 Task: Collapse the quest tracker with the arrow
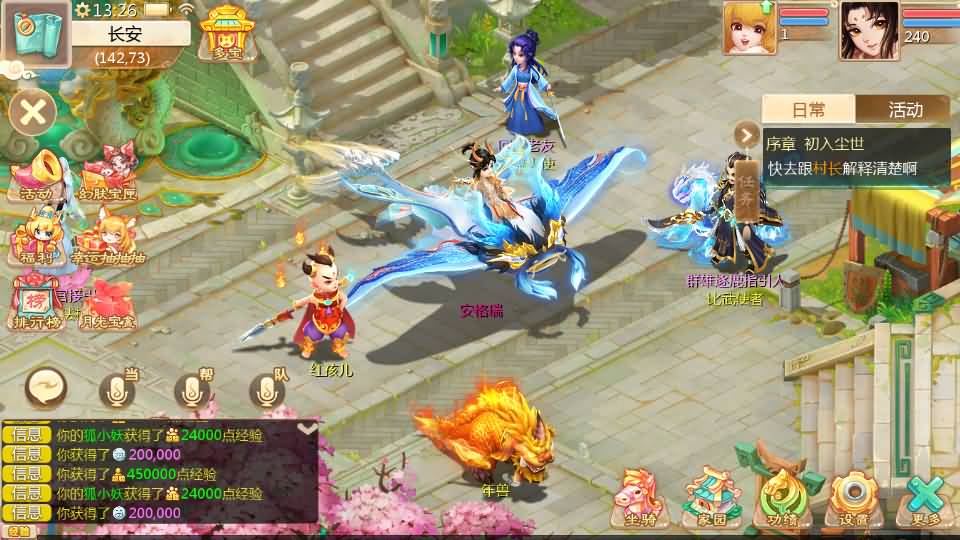pos(747,134)
